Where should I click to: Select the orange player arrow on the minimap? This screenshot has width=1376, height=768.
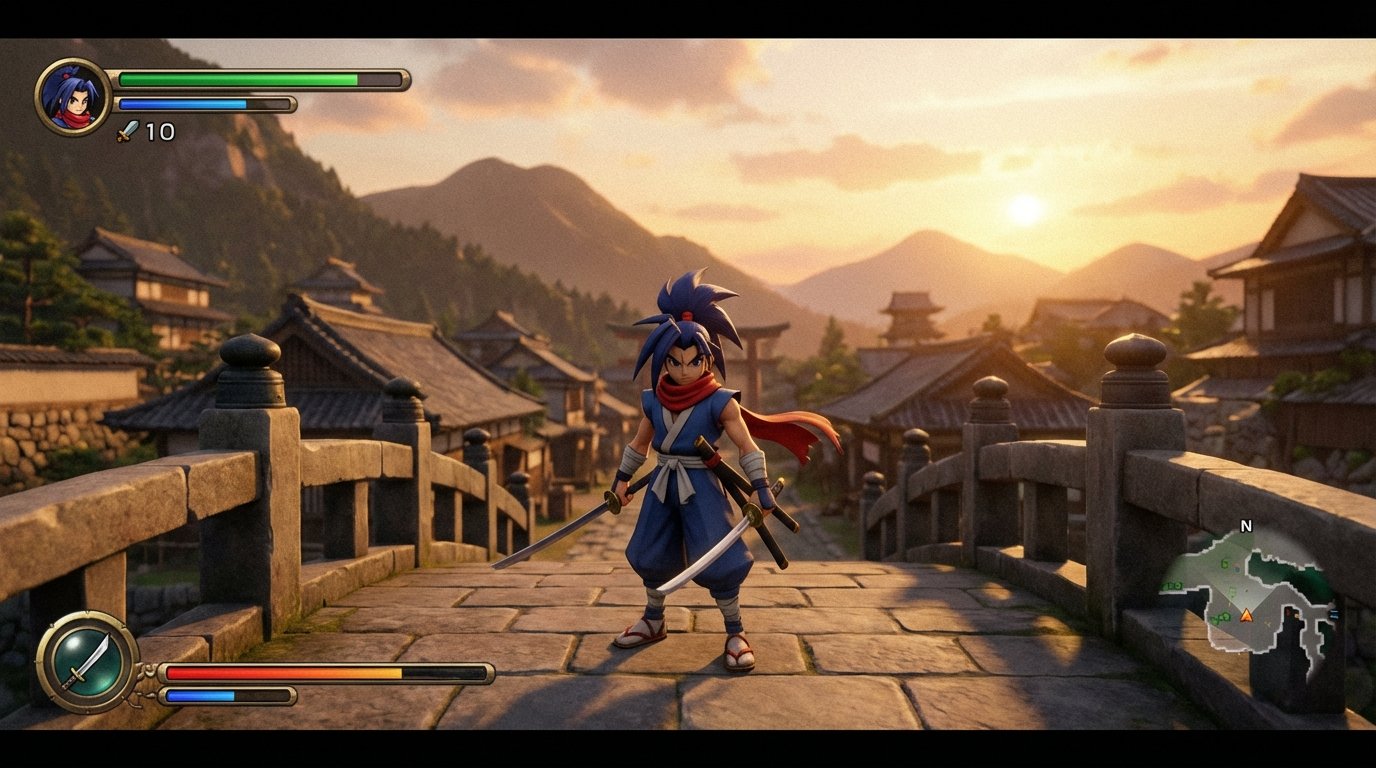(x=1247, y=615)
